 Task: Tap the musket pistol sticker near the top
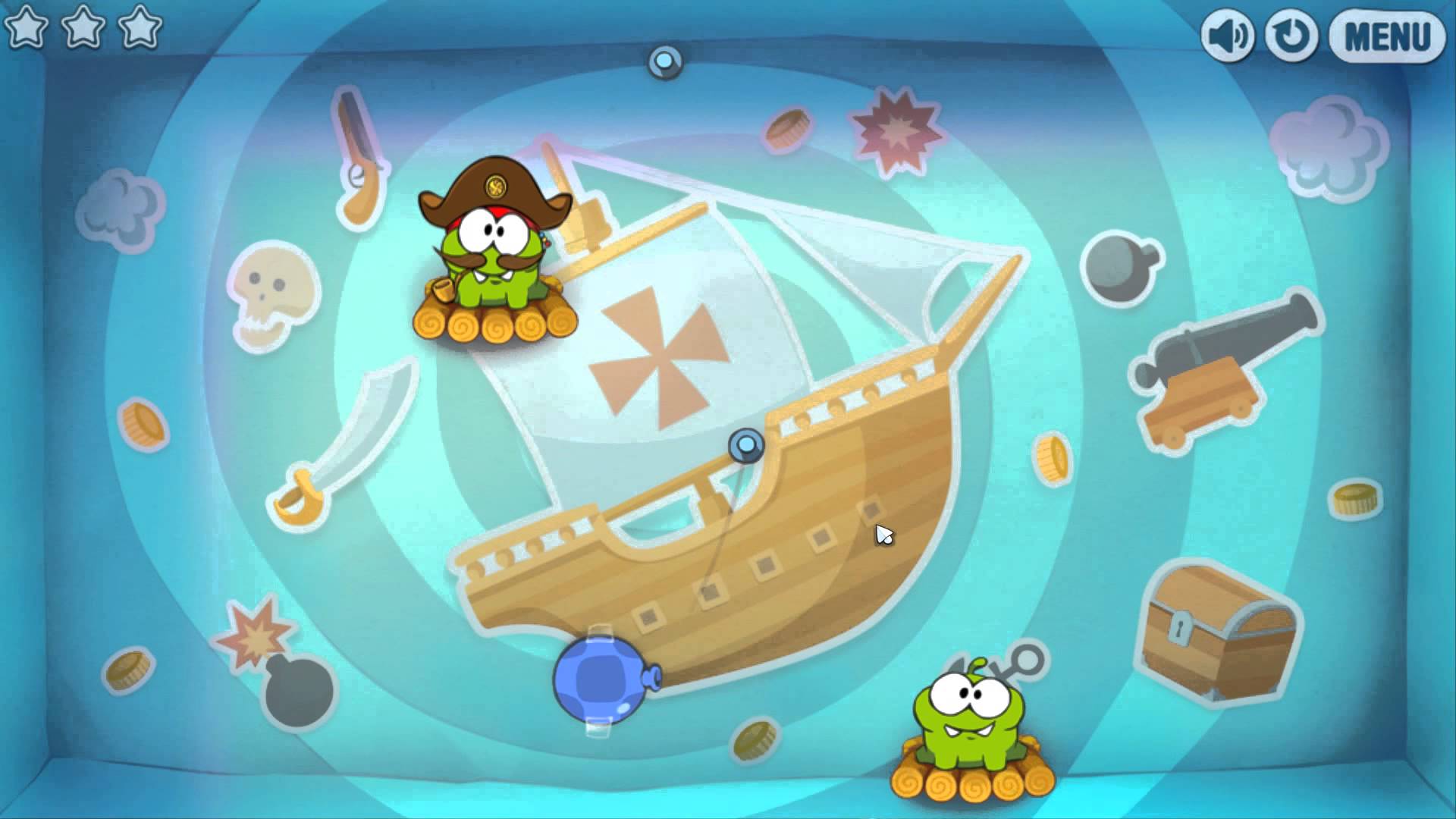pos(356,152)
